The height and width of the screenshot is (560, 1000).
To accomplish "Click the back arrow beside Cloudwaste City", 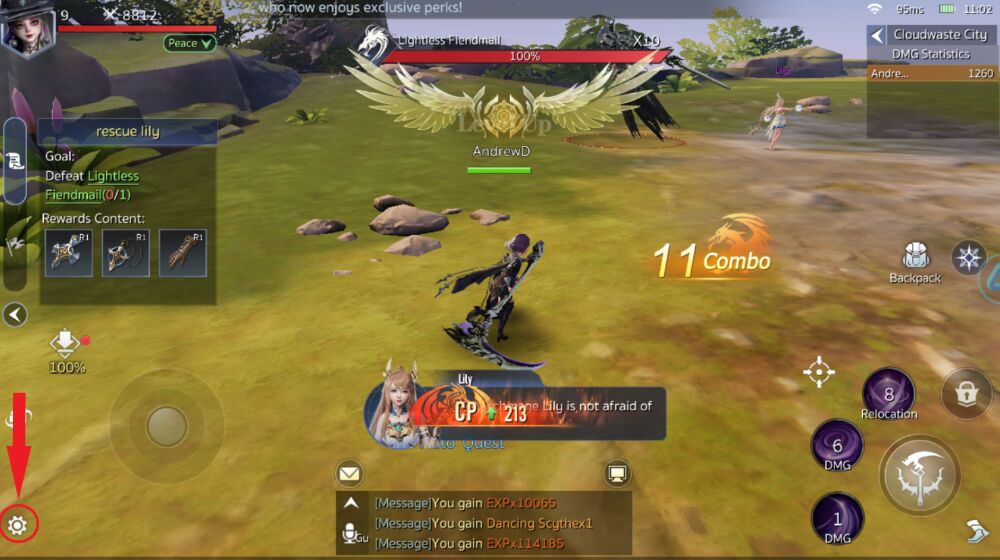I will (x=878, y=35).
